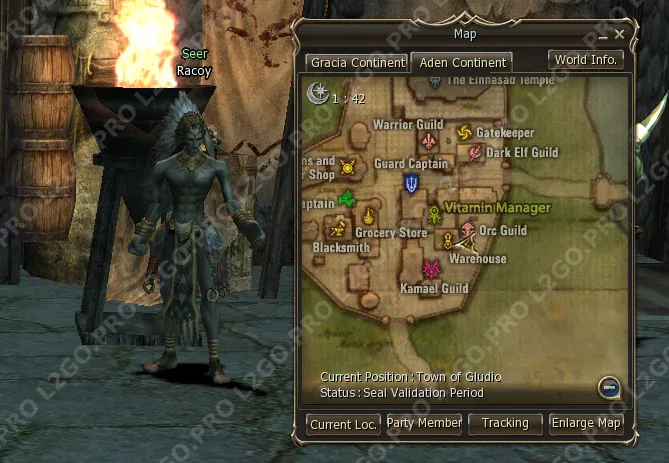
Task: Enlarge the map view
Action: pos(588,424)
